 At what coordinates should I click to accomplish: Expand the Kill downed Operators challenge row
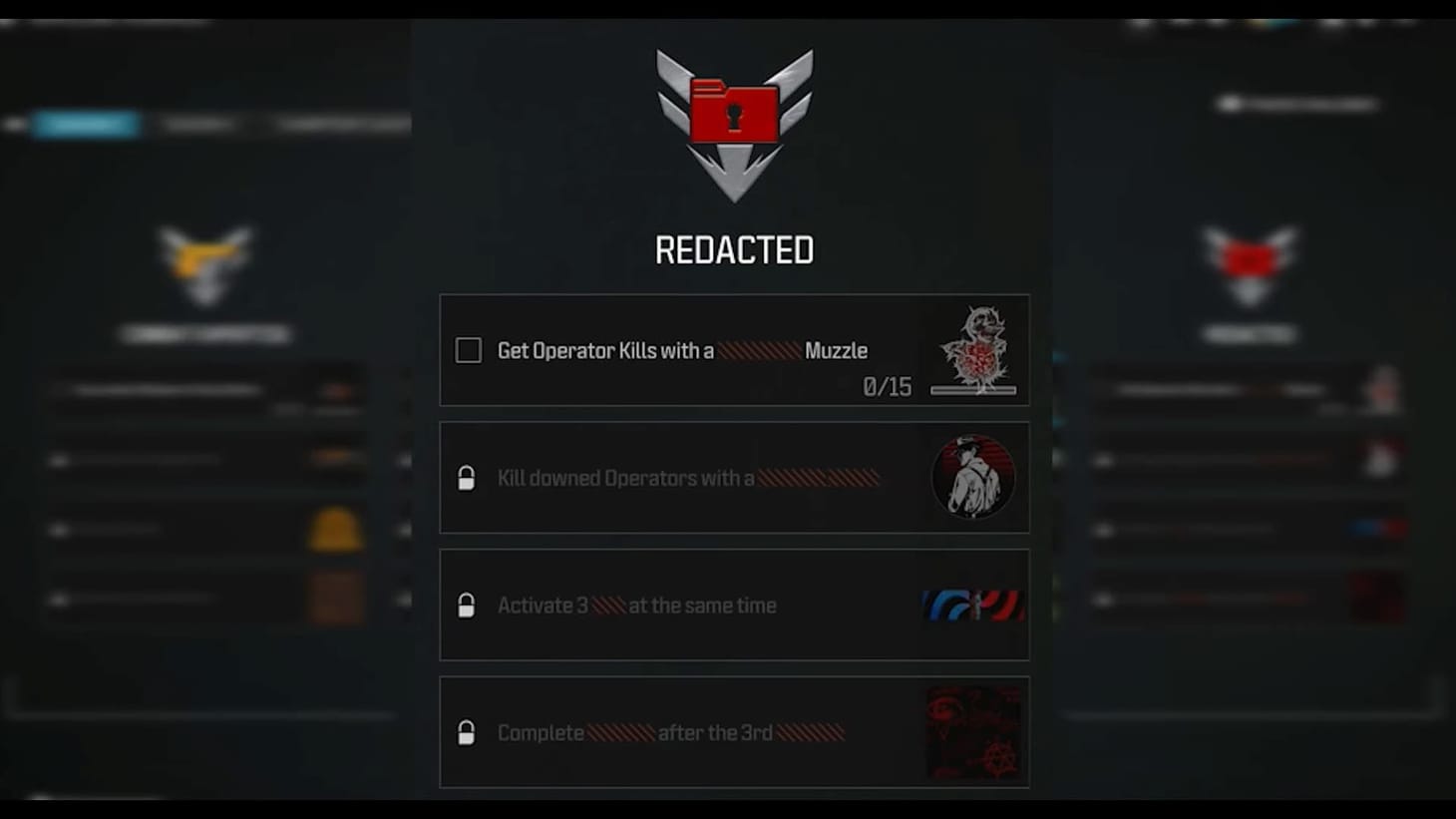click(698, 477)
